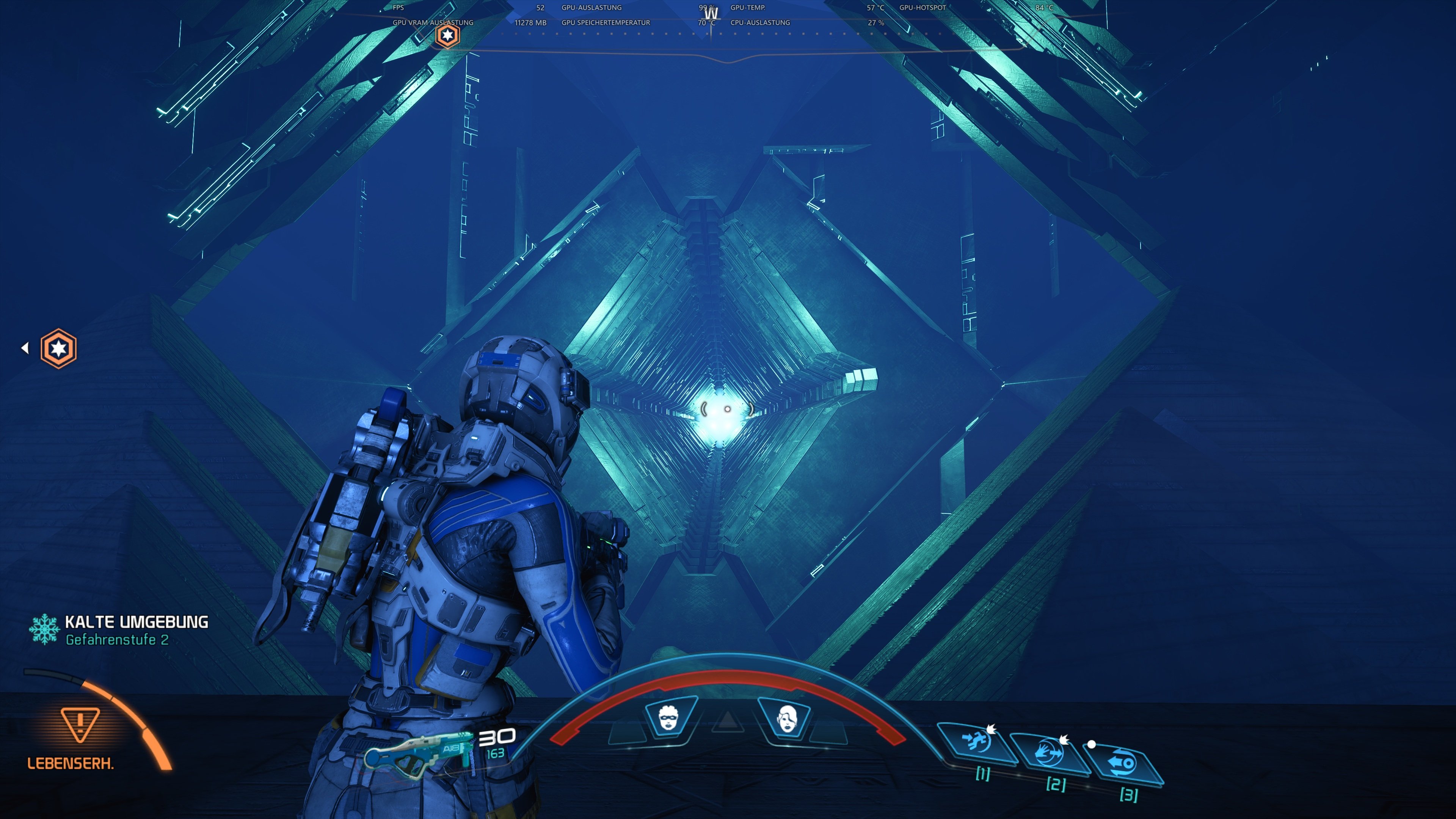Expand the arrow beside the left objective marker

[25, 349]
